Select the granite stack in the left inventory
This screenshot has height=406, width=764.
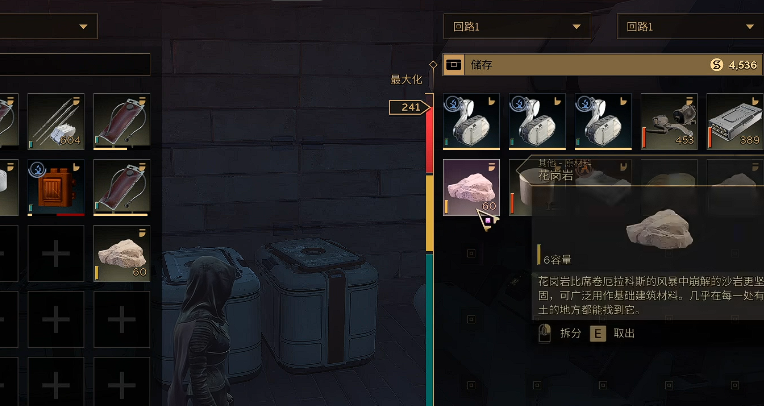[121, 252]
